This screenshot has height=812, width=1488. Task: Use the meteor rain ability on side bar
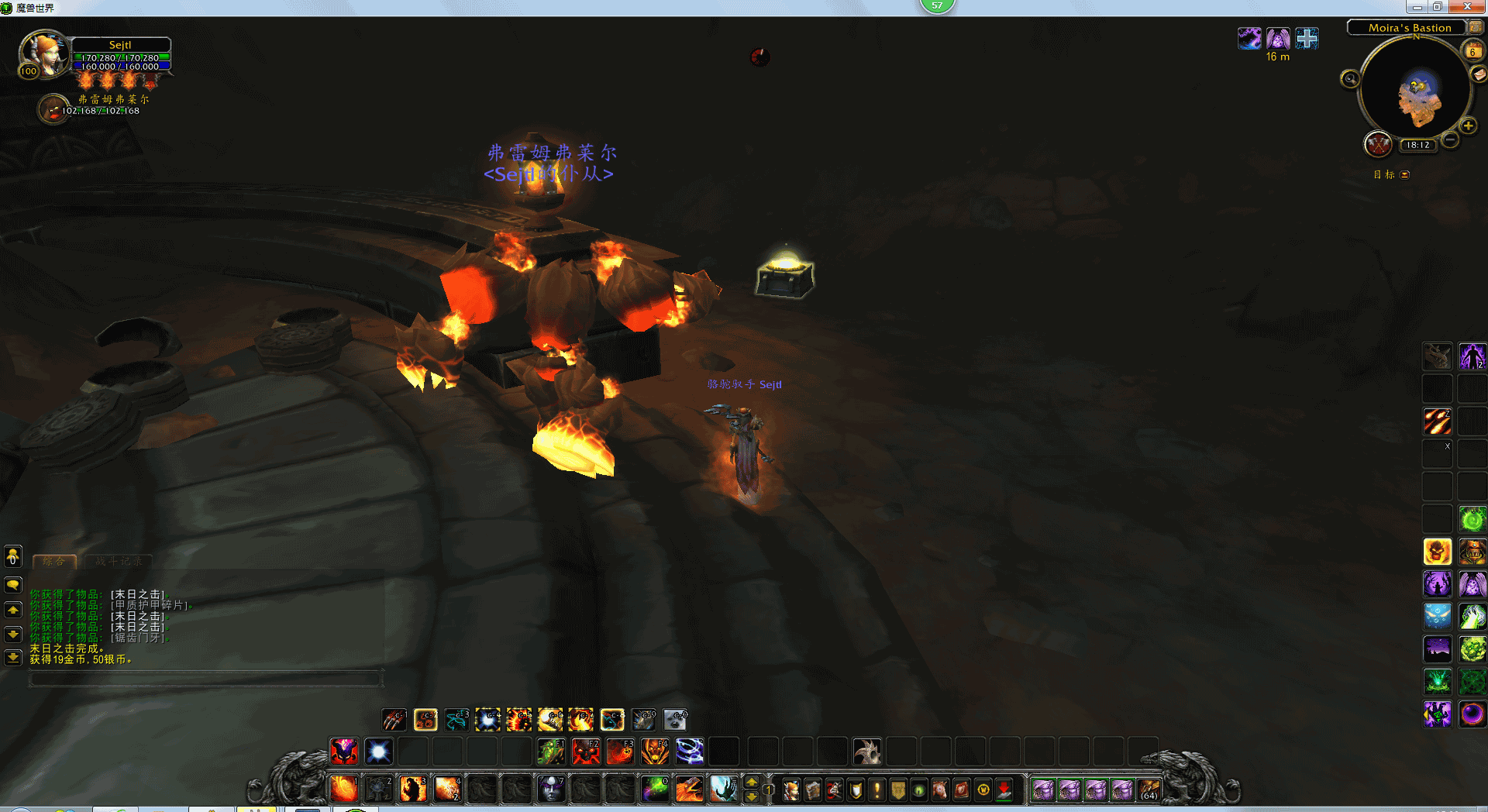(1438, 421)
